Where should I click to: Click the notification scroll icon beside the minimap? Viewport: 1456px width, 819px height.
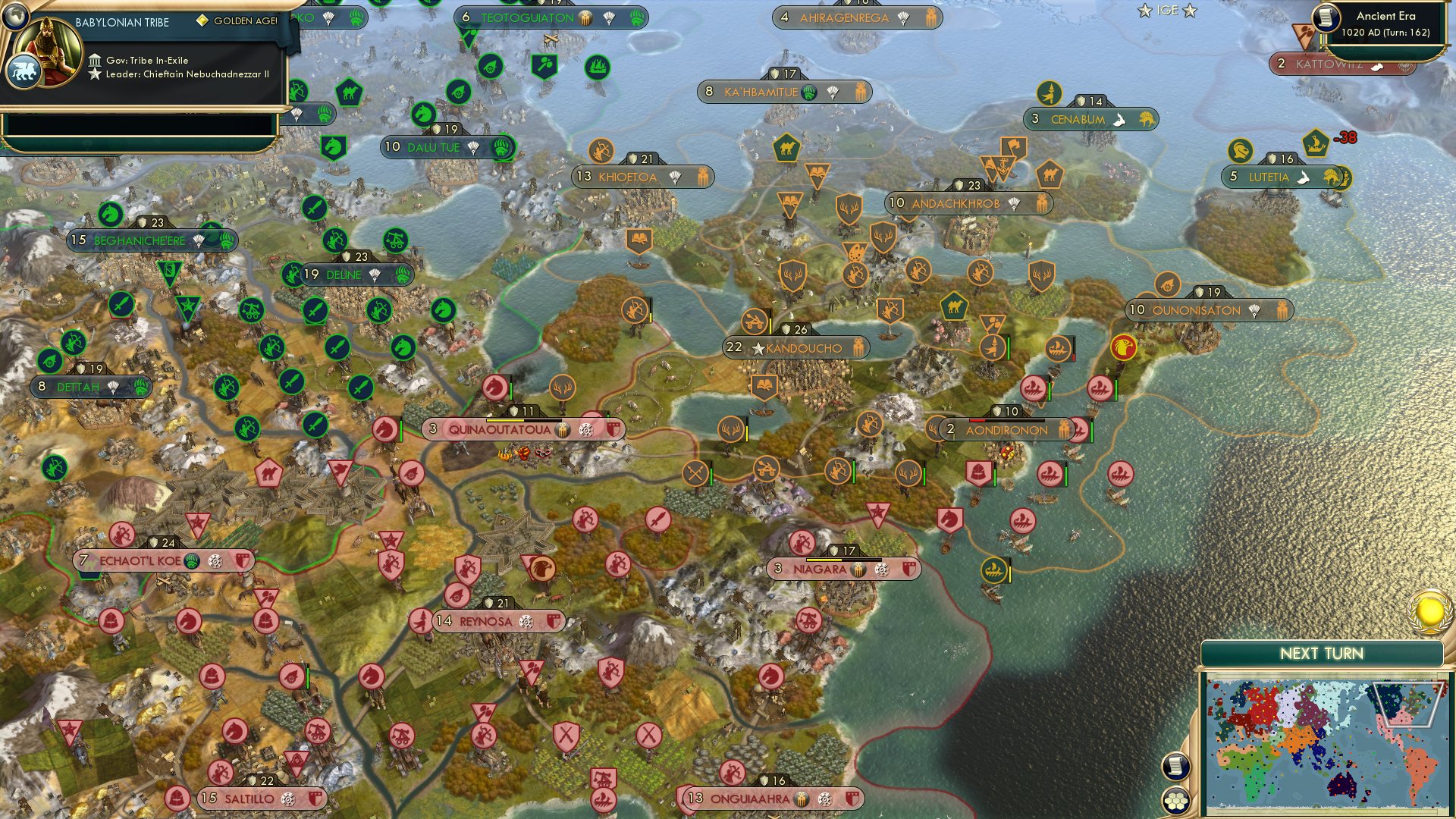click(x=1176, y=766)
